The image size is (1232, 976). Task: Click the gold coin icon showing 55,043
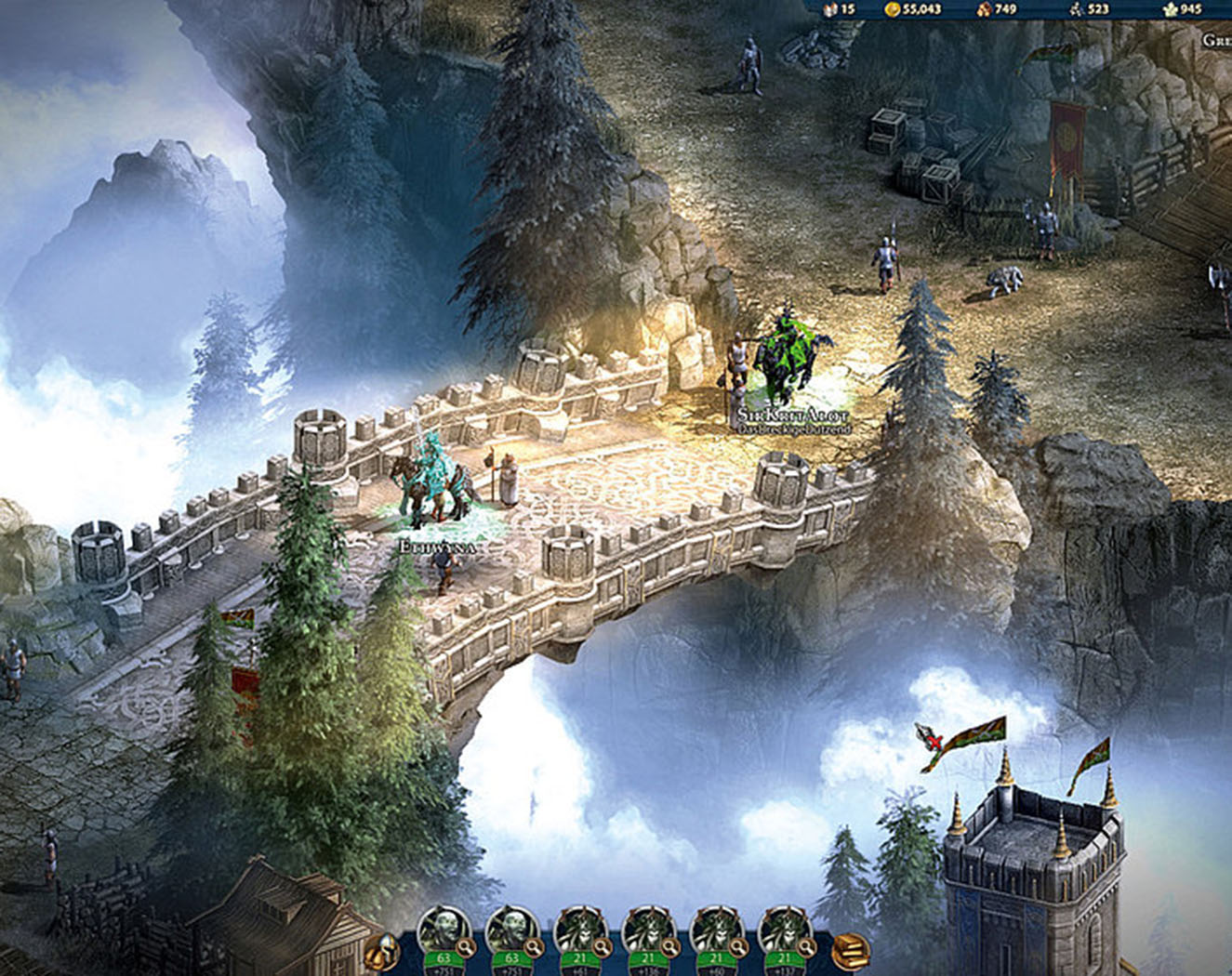pos(894,9)
